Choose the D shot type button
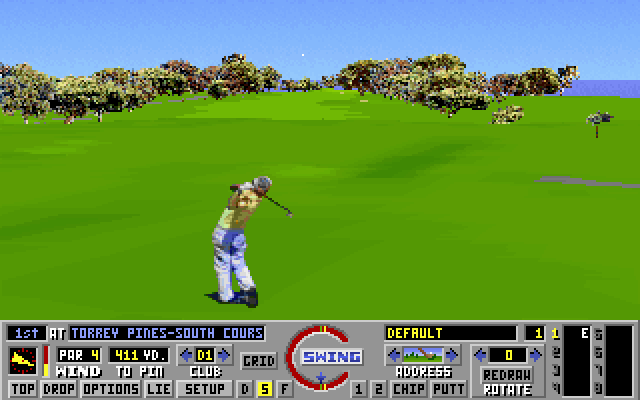 click(246, 388)
